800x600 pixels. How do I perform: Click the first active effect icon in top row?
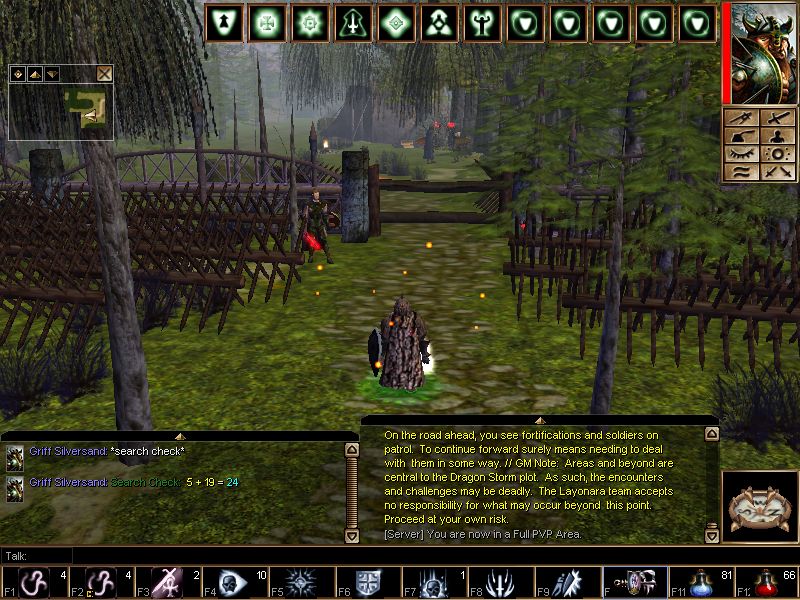point(223,23)
